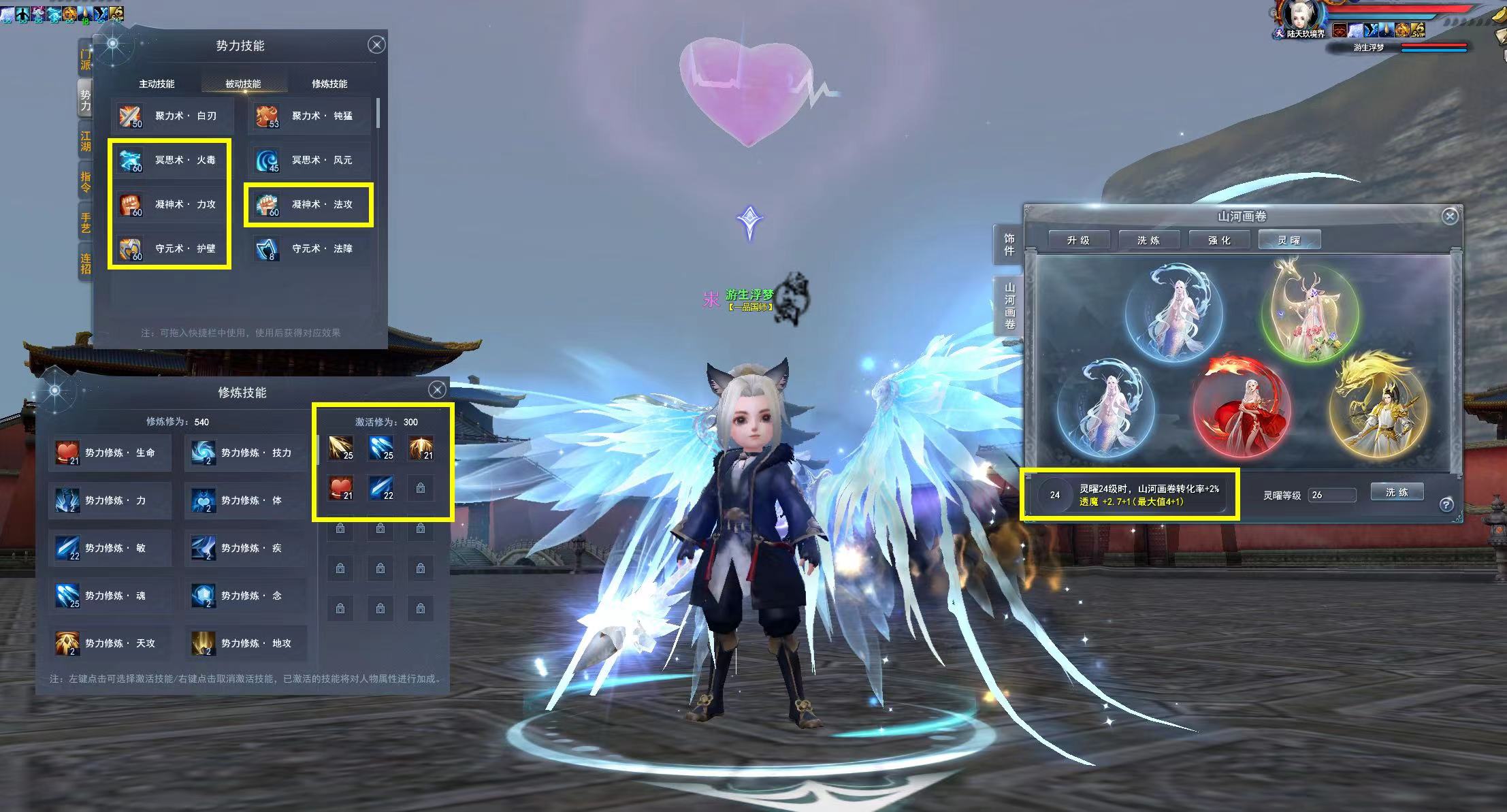The width and height of the screenshot is (1507, 812).
Task: Open the 连招 side tab
Action: pyautogui.click(x=86, y=263)
